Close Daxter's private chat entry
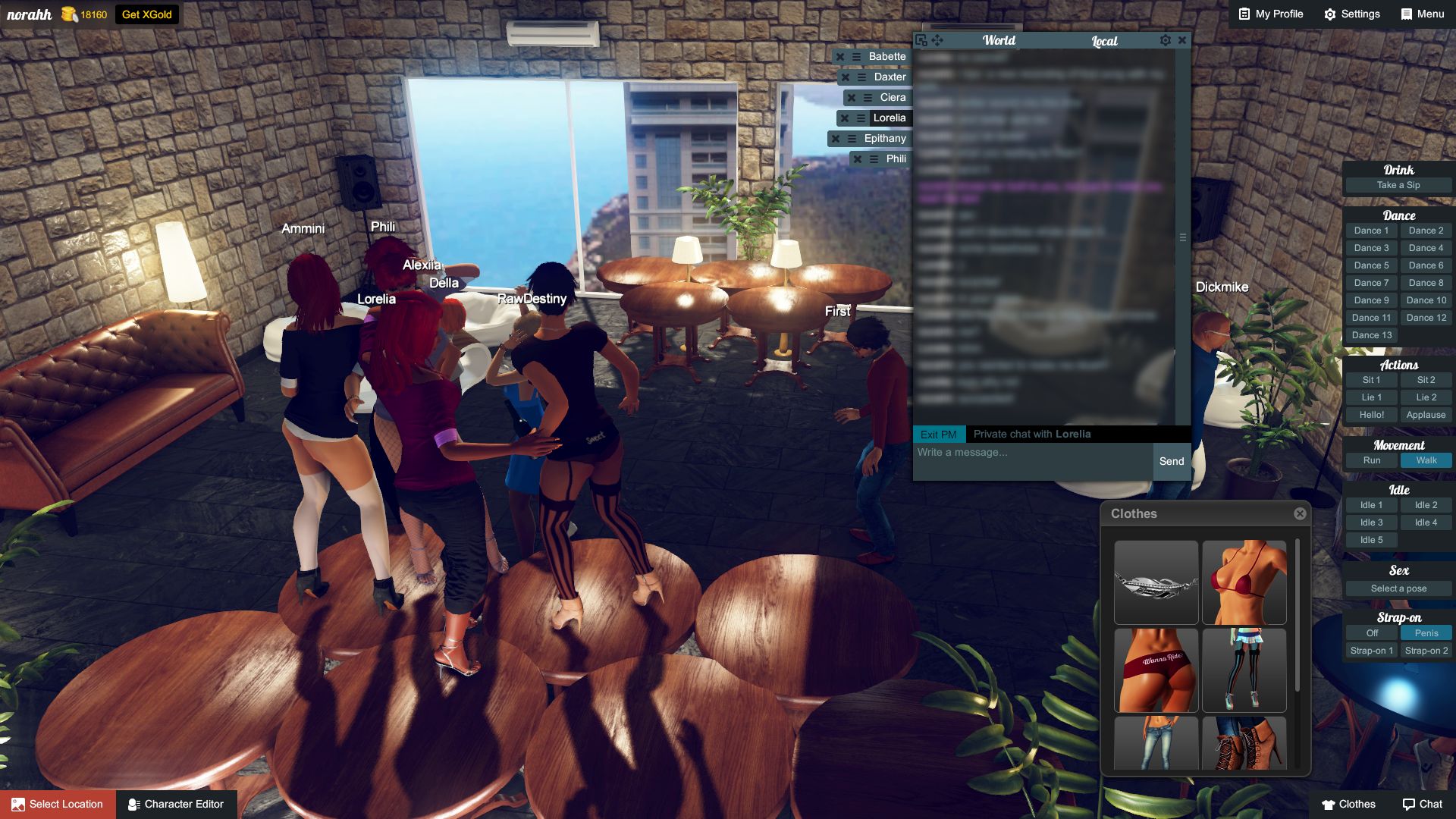Image resolution: width=1456 pixels, height=819 pixels. 846,77
